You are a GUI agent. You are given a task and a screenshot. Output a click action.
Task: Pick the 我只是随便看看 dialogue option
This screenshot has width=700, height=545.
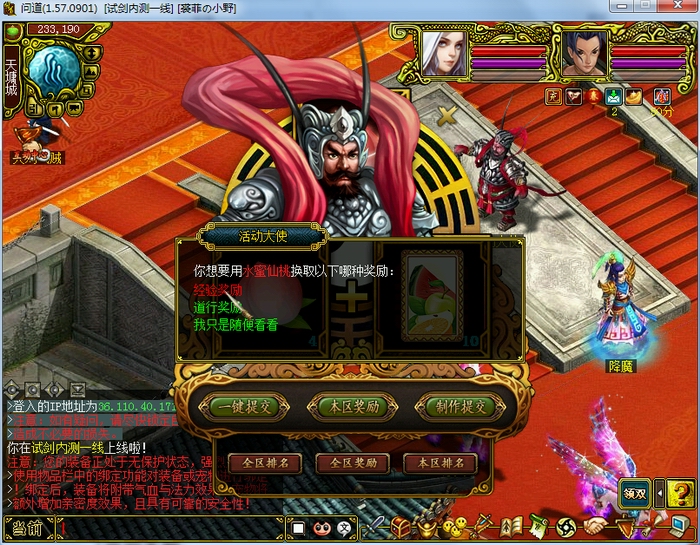(x=236, y=325)
